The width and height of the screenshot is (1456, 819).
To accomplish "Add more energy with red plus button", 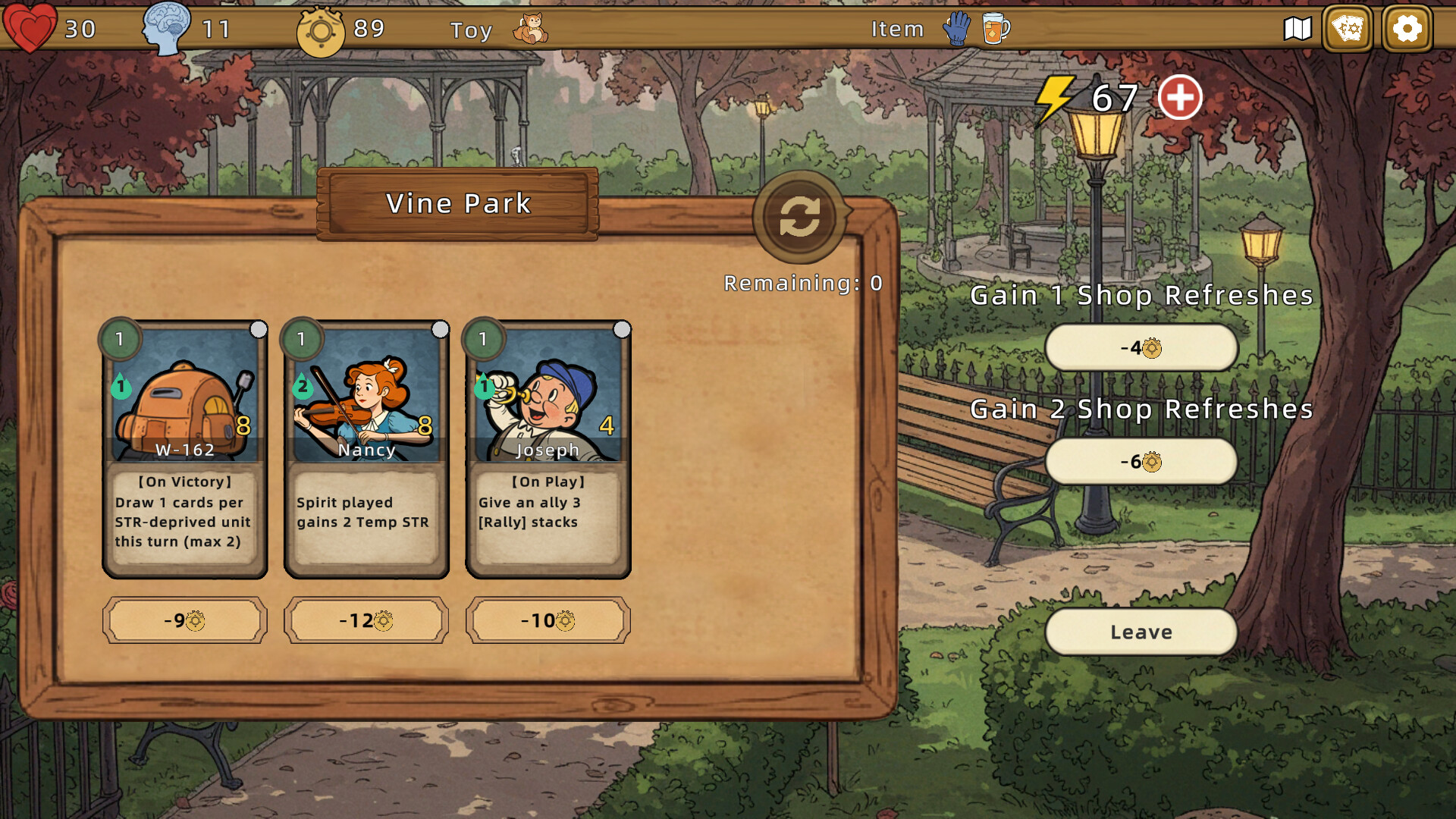I will (x=1179, y=98).
